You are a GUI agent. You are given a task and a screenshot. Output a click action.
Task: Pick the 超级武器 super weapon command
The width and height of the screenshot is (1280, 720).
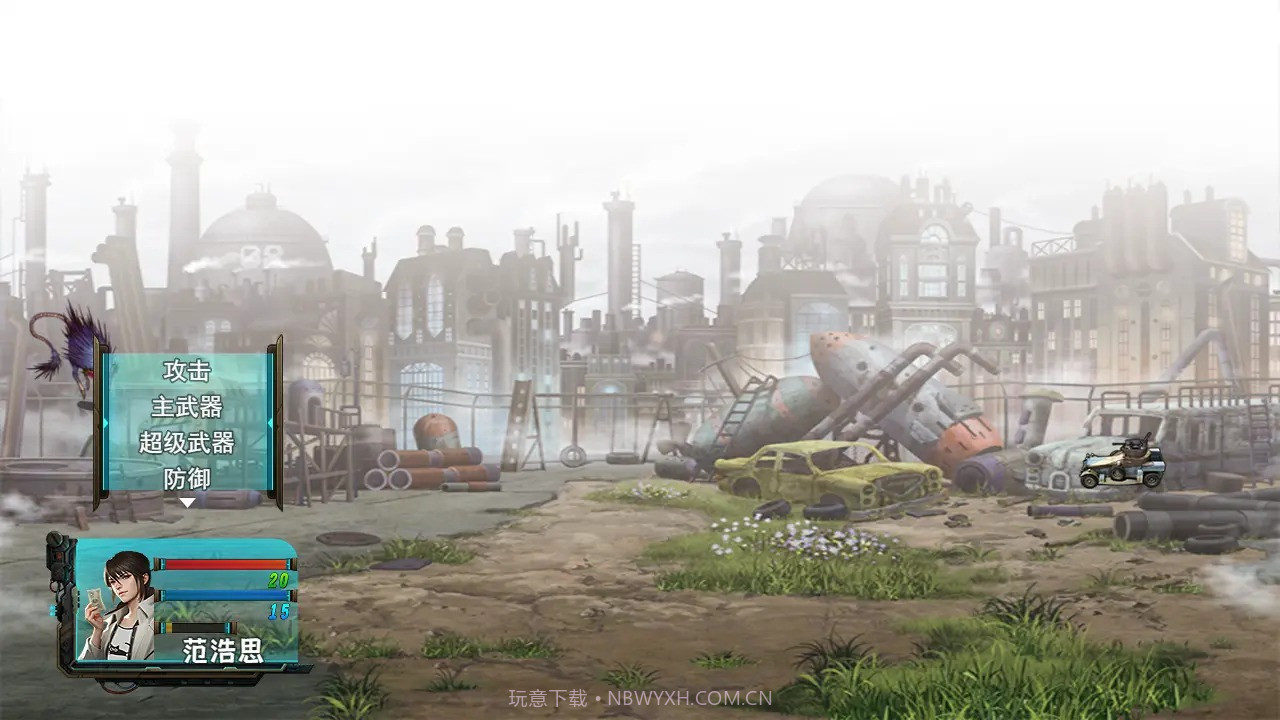click(x=187, y=443)
